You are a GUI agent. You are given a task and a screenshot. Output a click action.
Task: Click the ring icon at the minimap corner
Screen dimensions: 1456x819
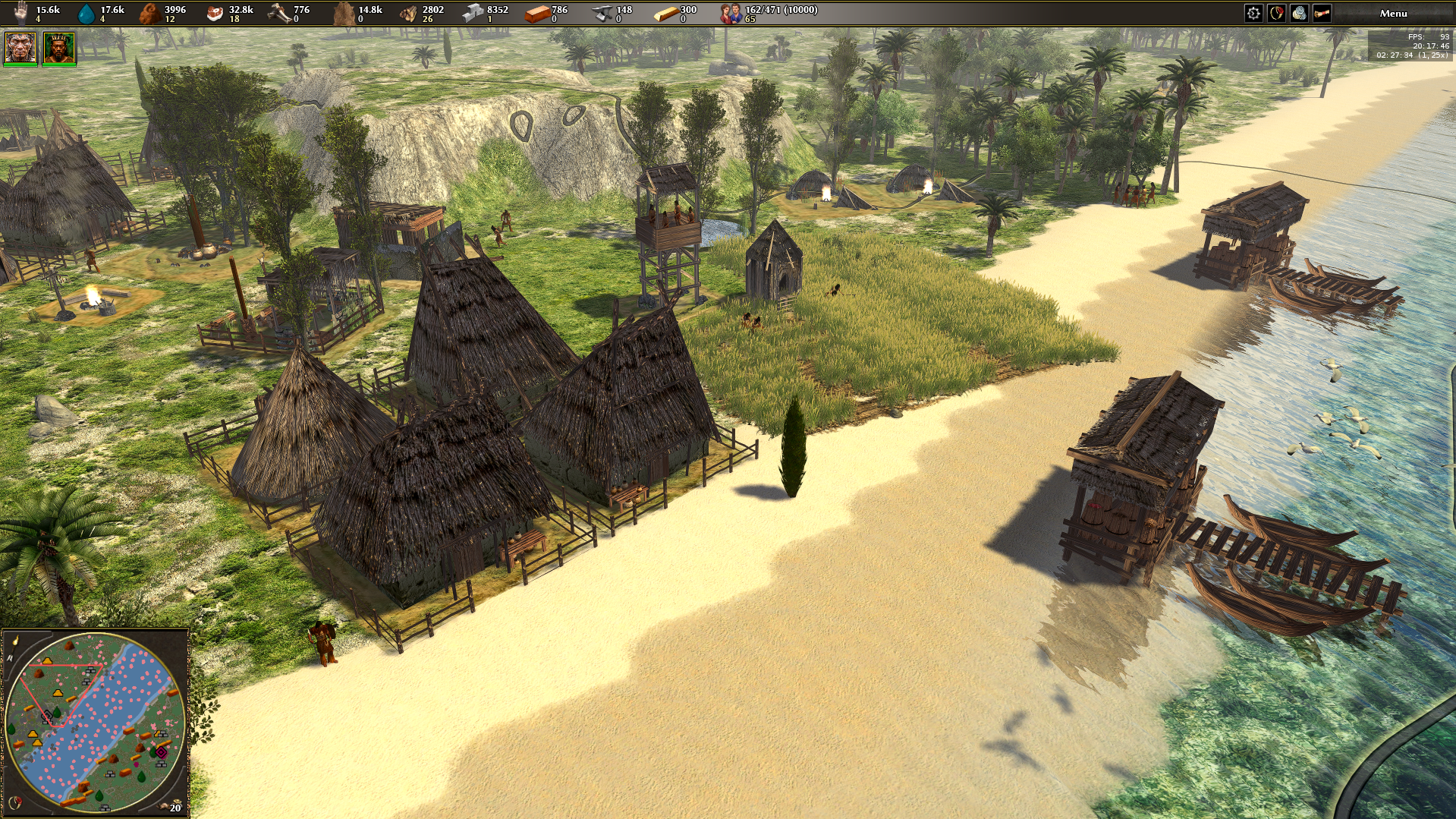[14, 802]
